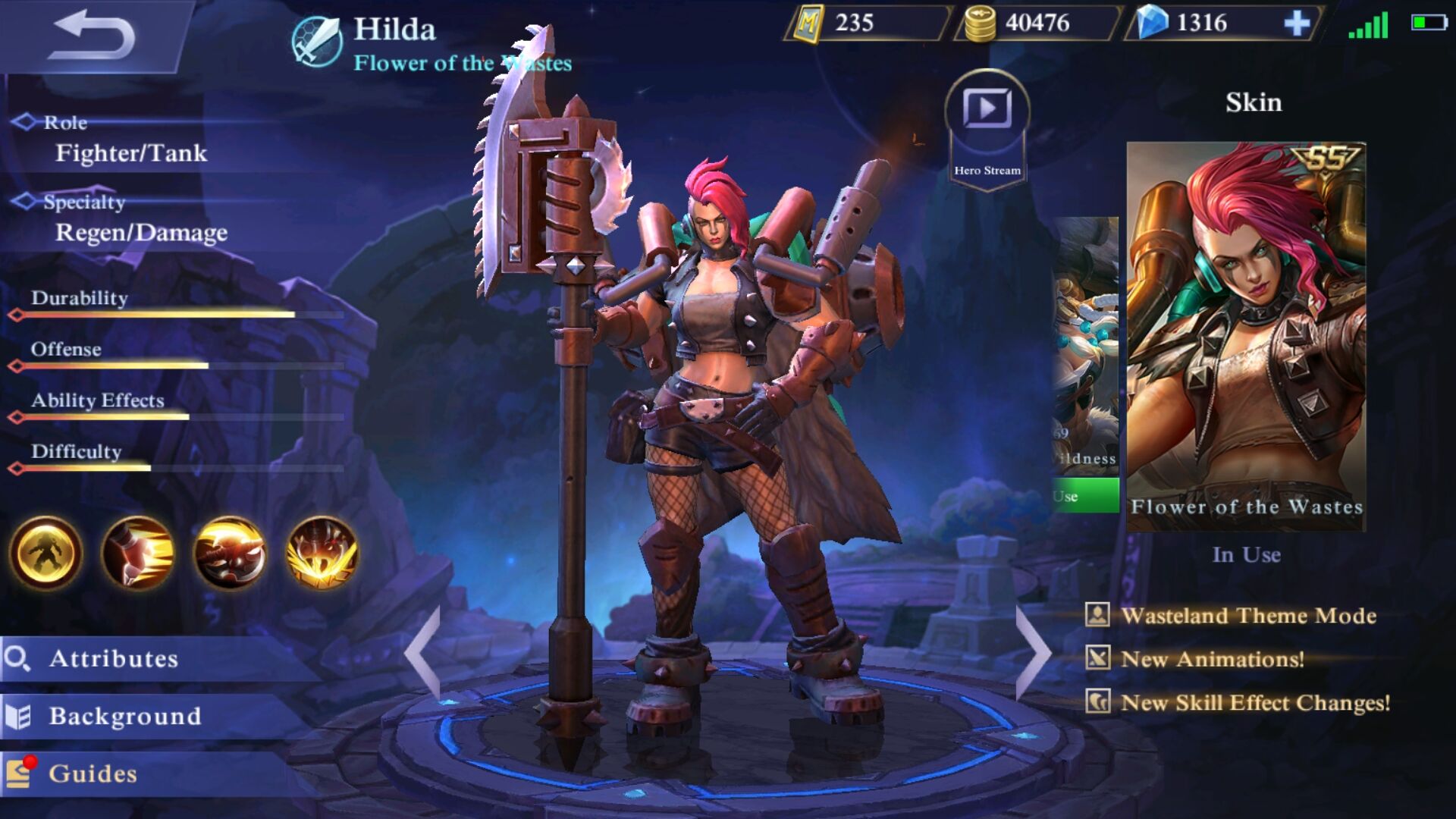This screenshot has height=819, width=1456.
Task: Click the green Use button
Action: [x=1086, y=496]
